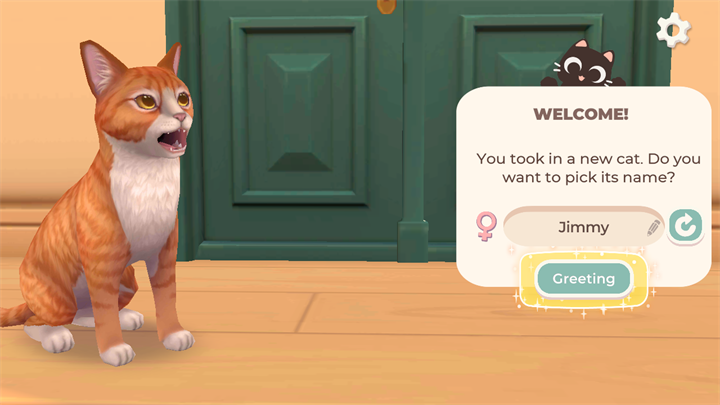This screenshot has height=405, width=720.
Task: Confirm with the Greeting button
Action: [584, 278]
